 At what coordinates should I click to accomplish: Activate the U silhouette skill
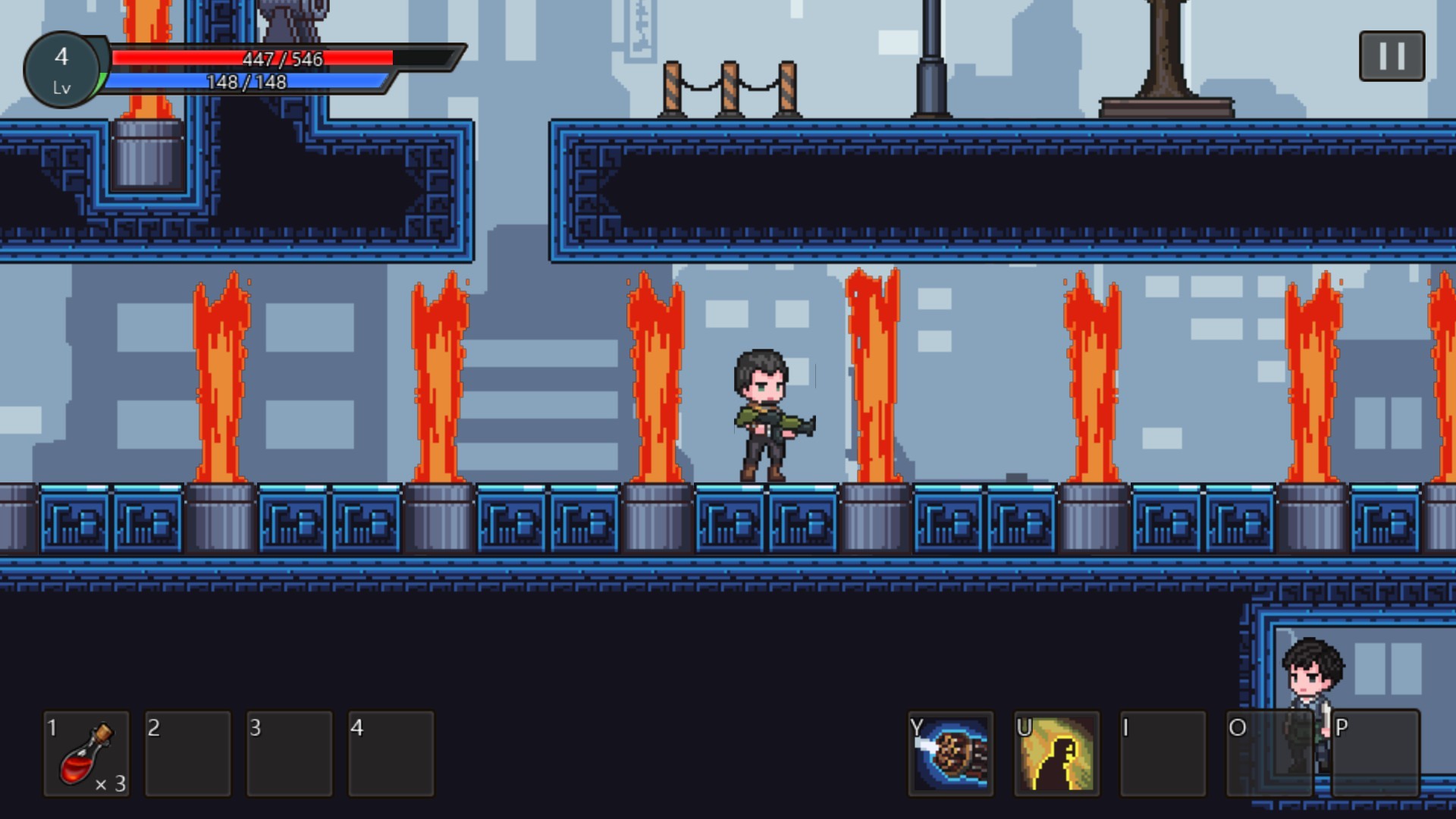click(1056, 755)
